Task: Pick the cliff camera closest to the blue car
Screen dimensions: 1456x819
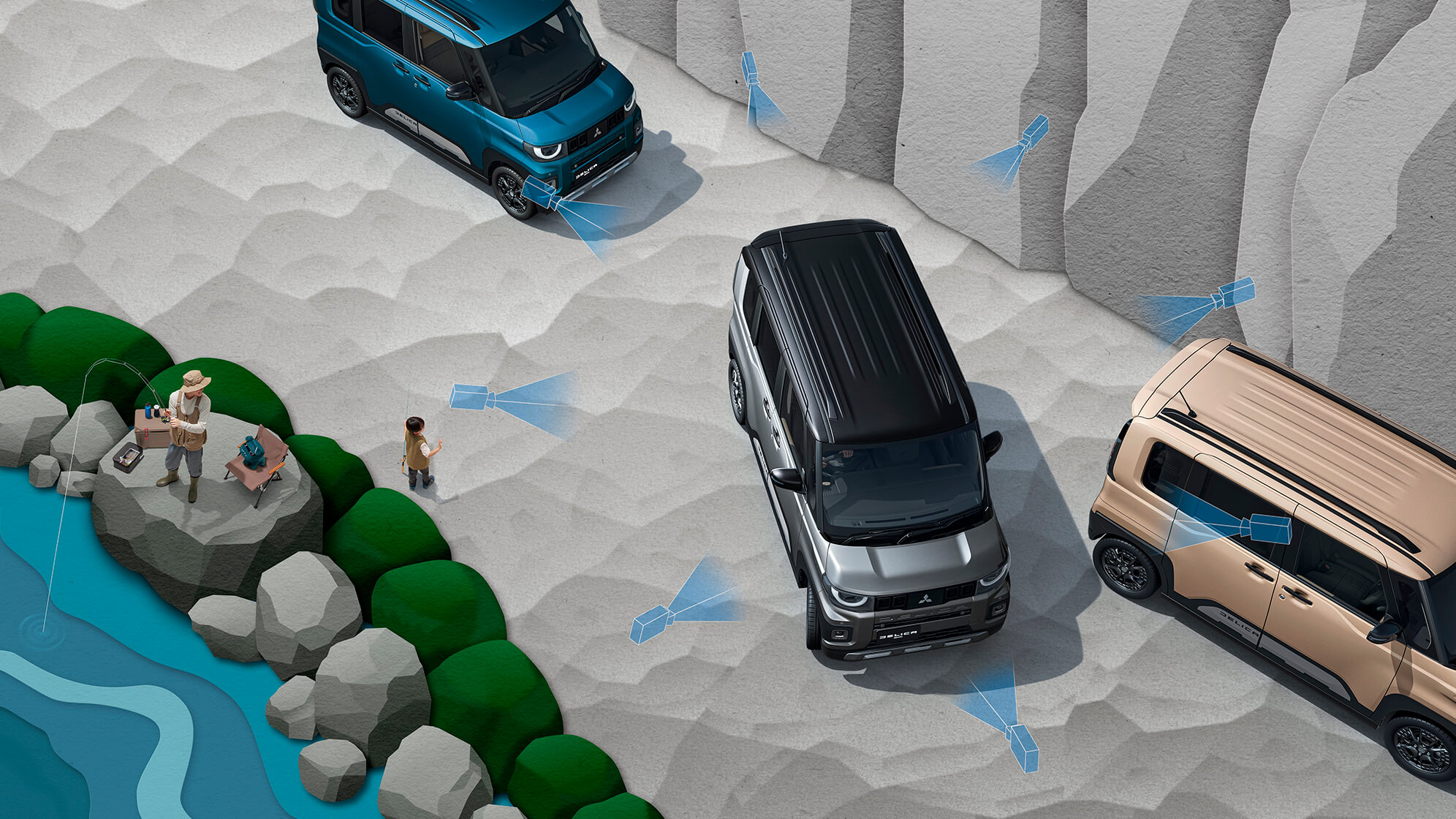Action: tap(750, 68)
